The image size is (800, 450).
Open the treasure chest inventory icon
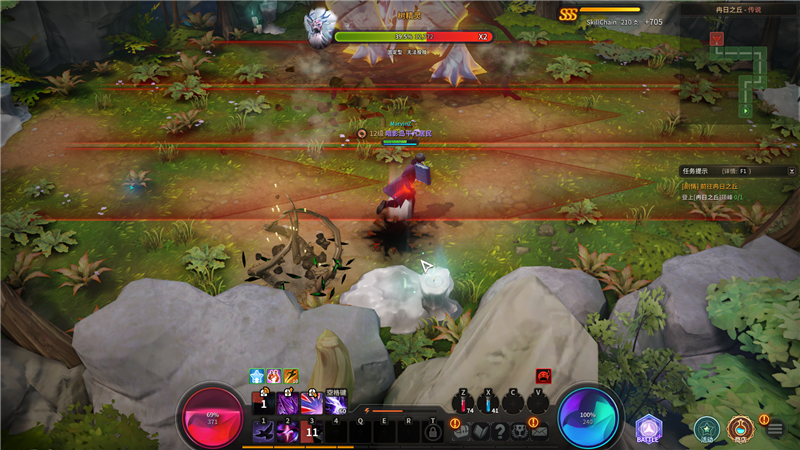point(461,431)
